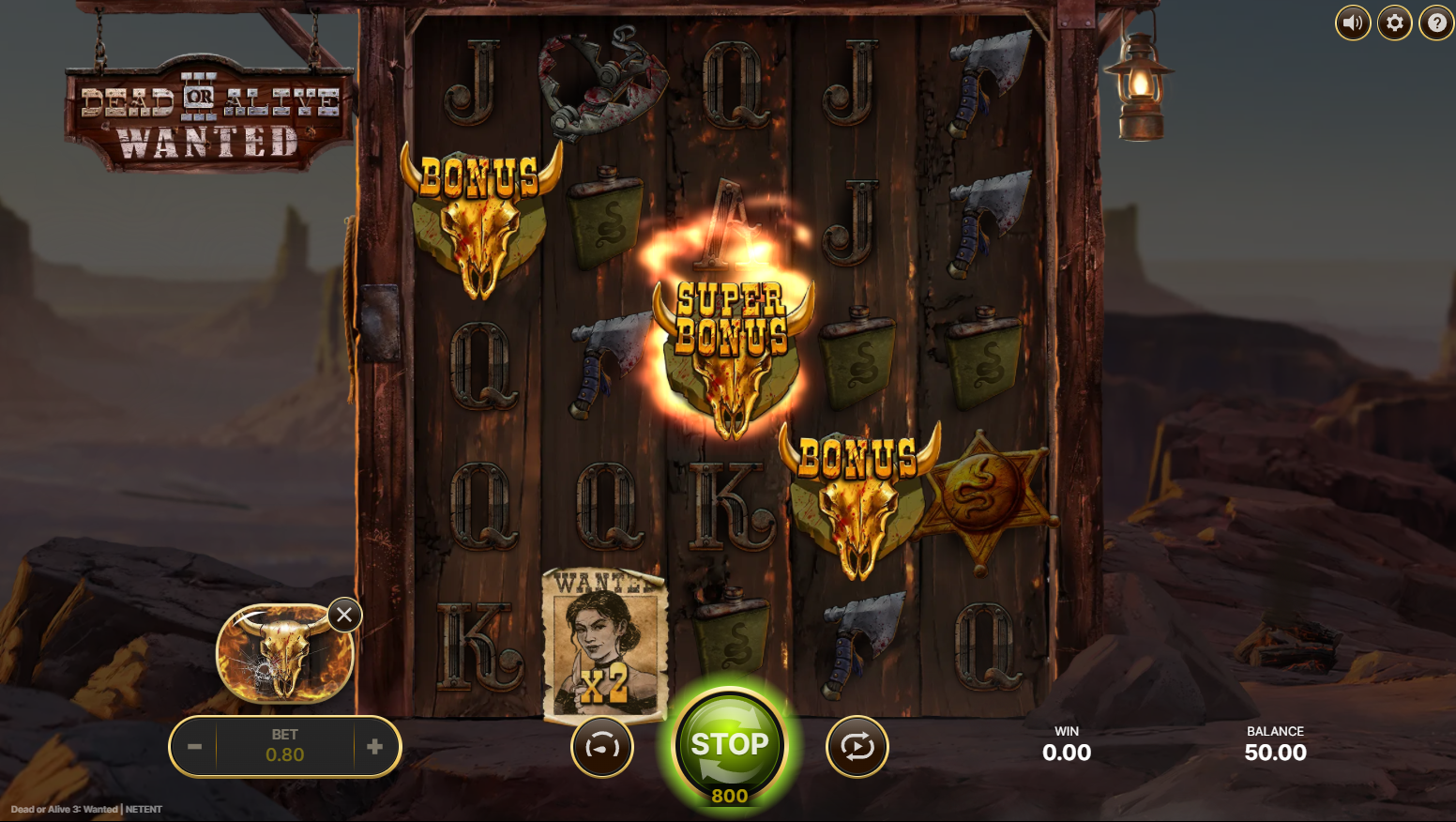Screen dimensions: 1456x822
Task: Increase the bet amount
Action: click(374, 746)
